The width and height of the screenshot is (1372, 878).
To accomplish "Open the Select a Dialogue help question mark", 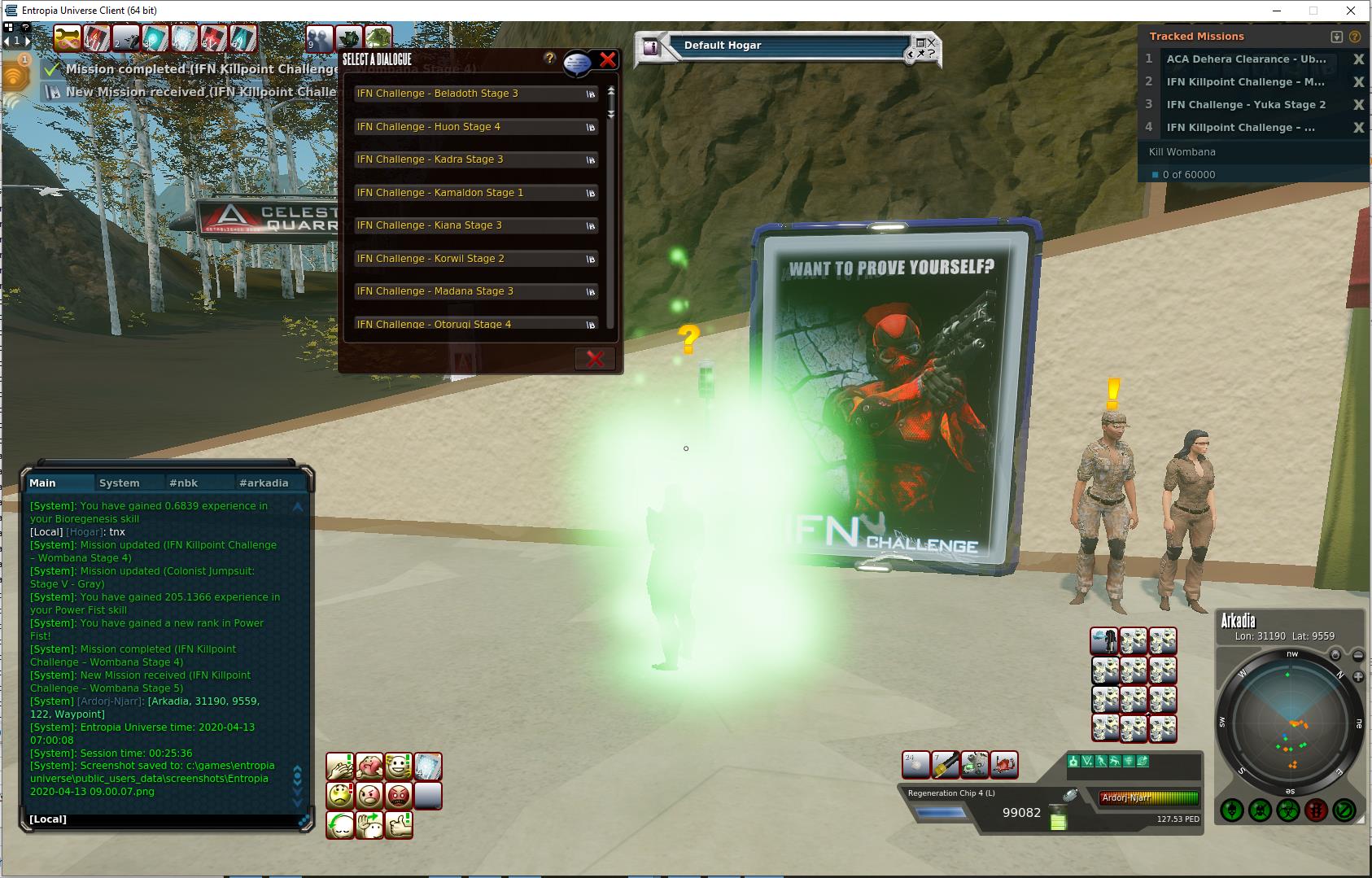I will coord(550,58).
